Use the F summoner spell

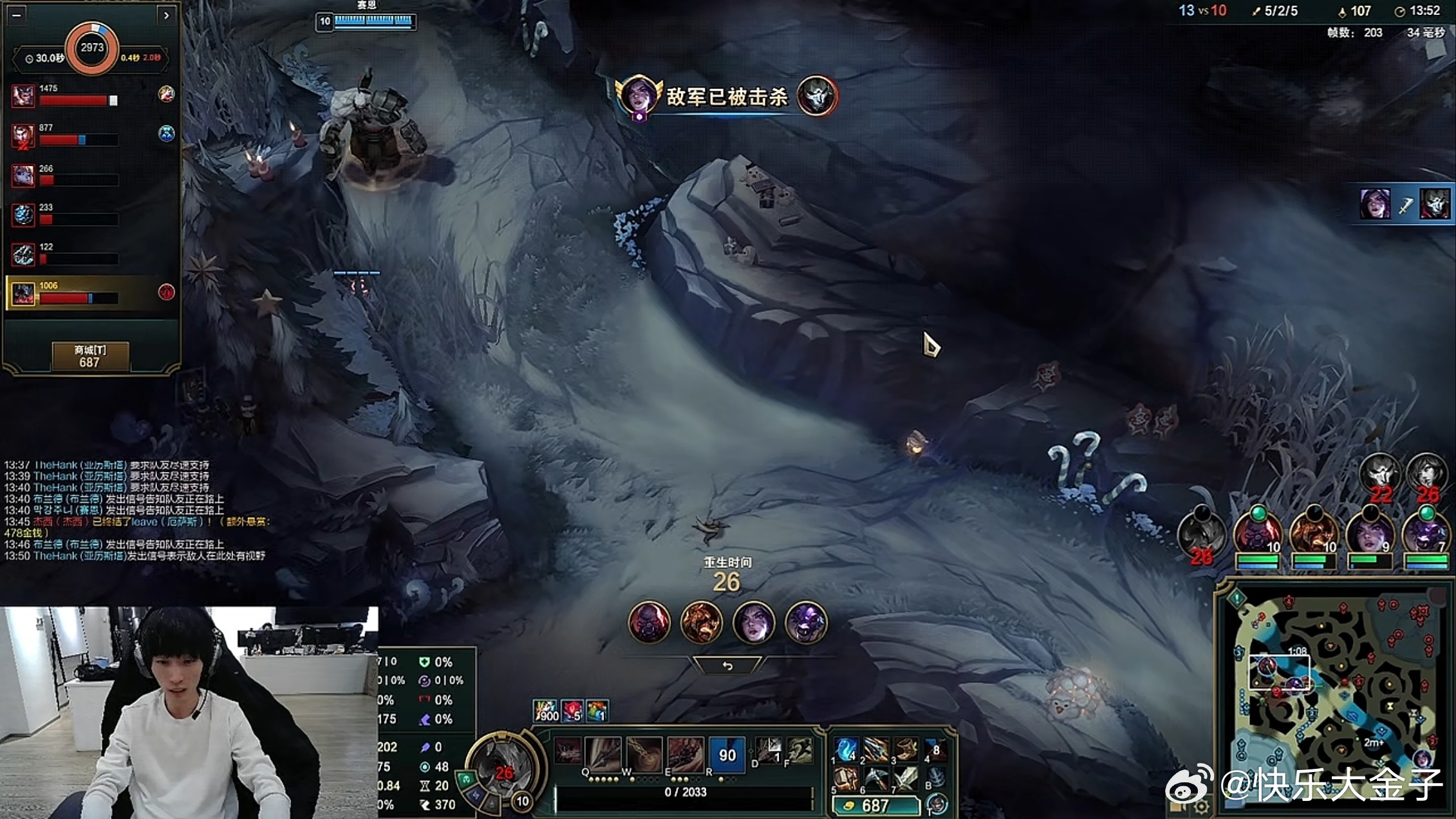point(800,749)
